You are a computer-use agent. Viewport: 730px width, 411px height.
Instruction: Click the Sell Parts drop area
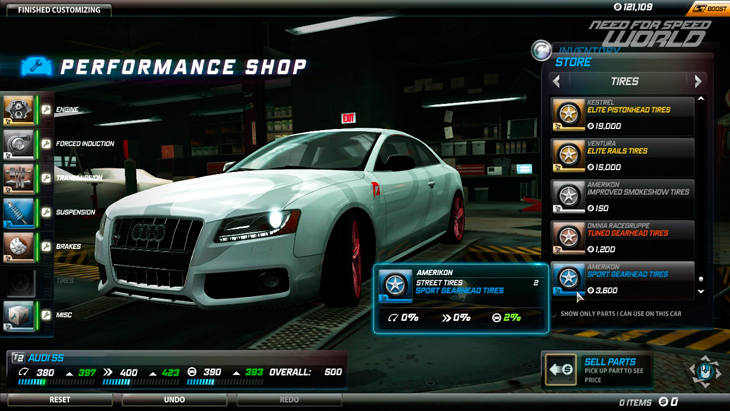click(598, 369)
